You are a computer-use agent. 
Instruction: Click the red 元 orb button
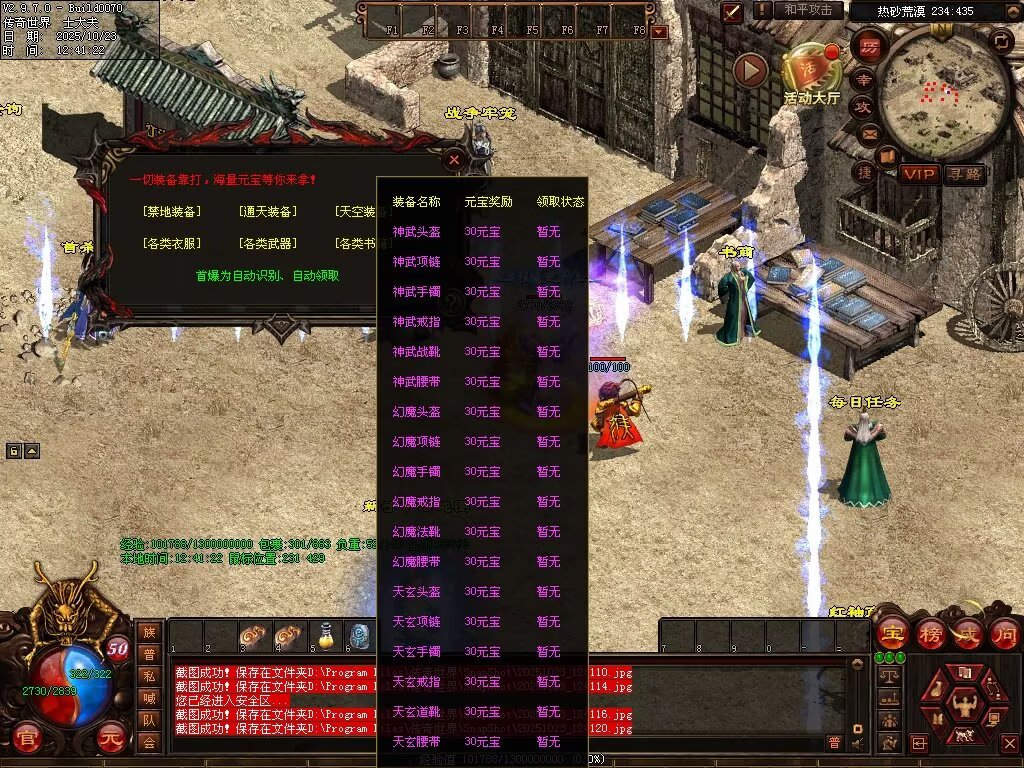[x=113, y=741]
